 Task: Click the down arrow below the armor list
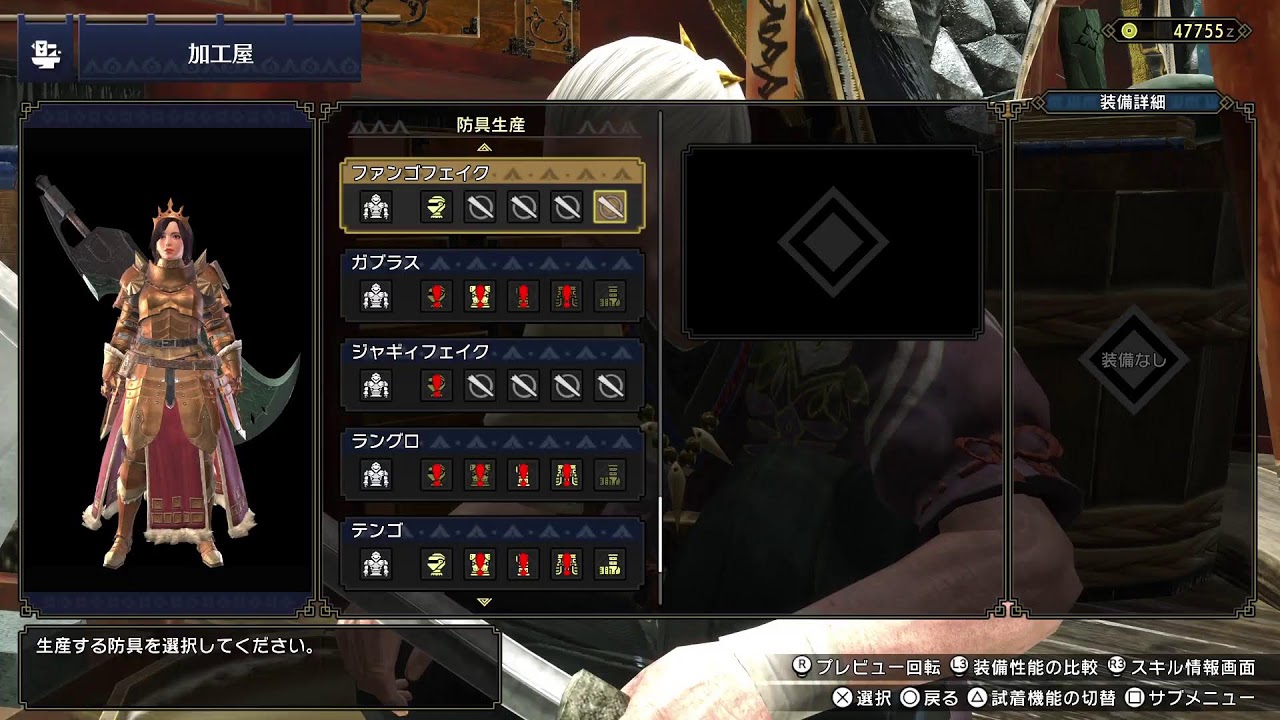click(x=485, y=602)
